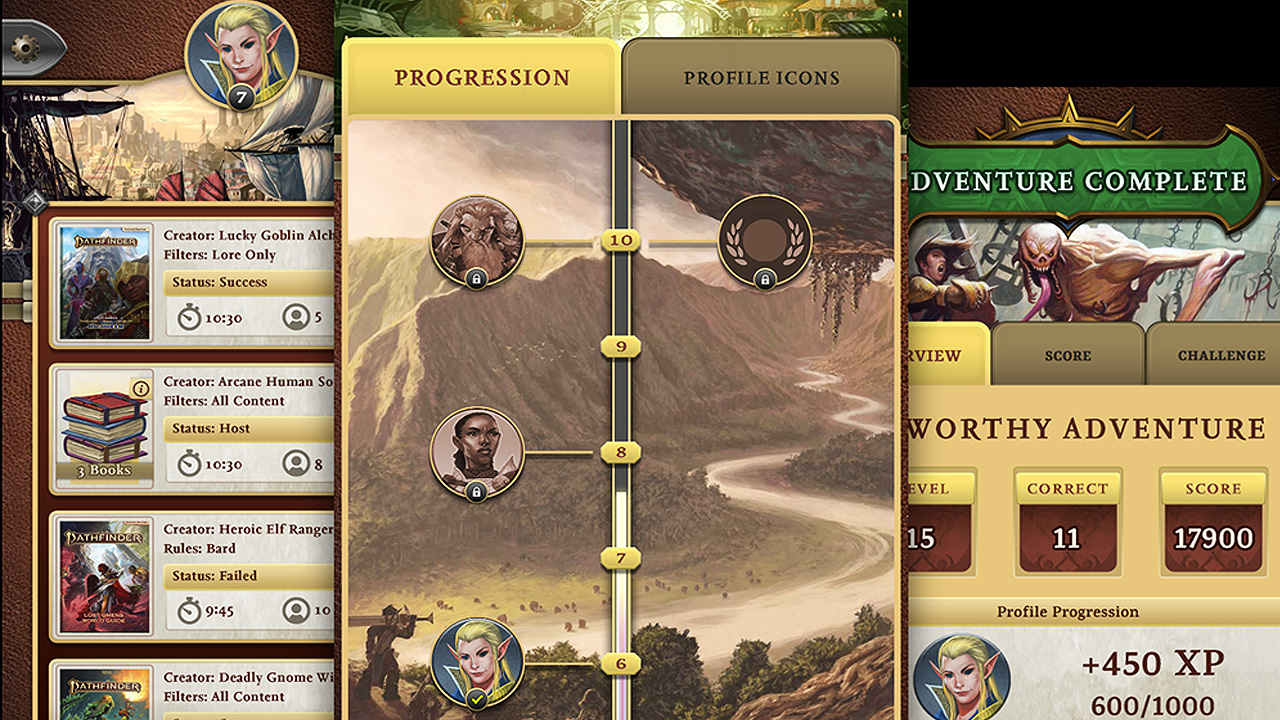Open the Score tab
The width and height of the screenshot is (1280, 720).
coord(1067,355)
